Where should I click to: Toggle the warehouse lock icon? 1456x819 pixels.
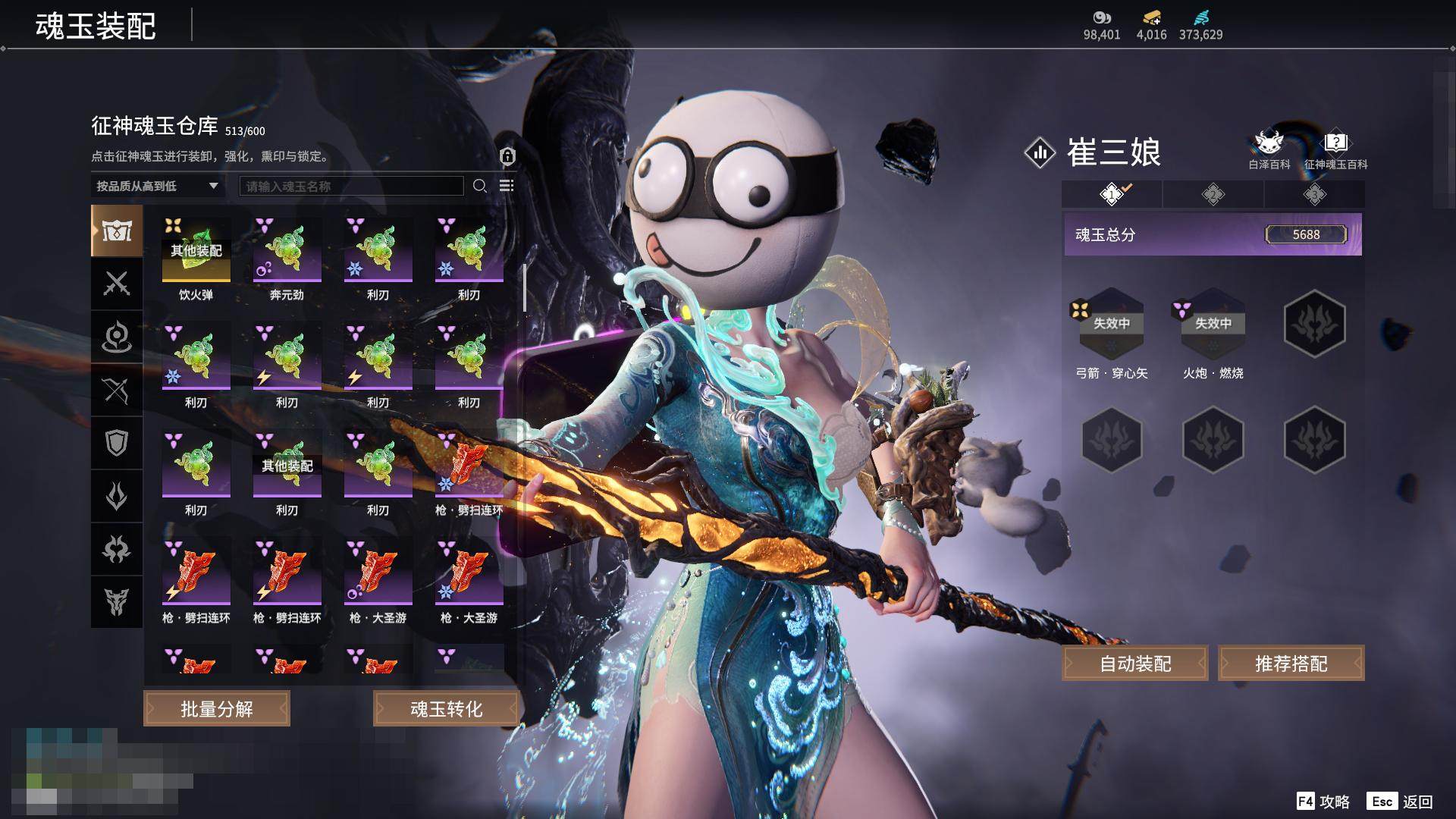[507, 156]
